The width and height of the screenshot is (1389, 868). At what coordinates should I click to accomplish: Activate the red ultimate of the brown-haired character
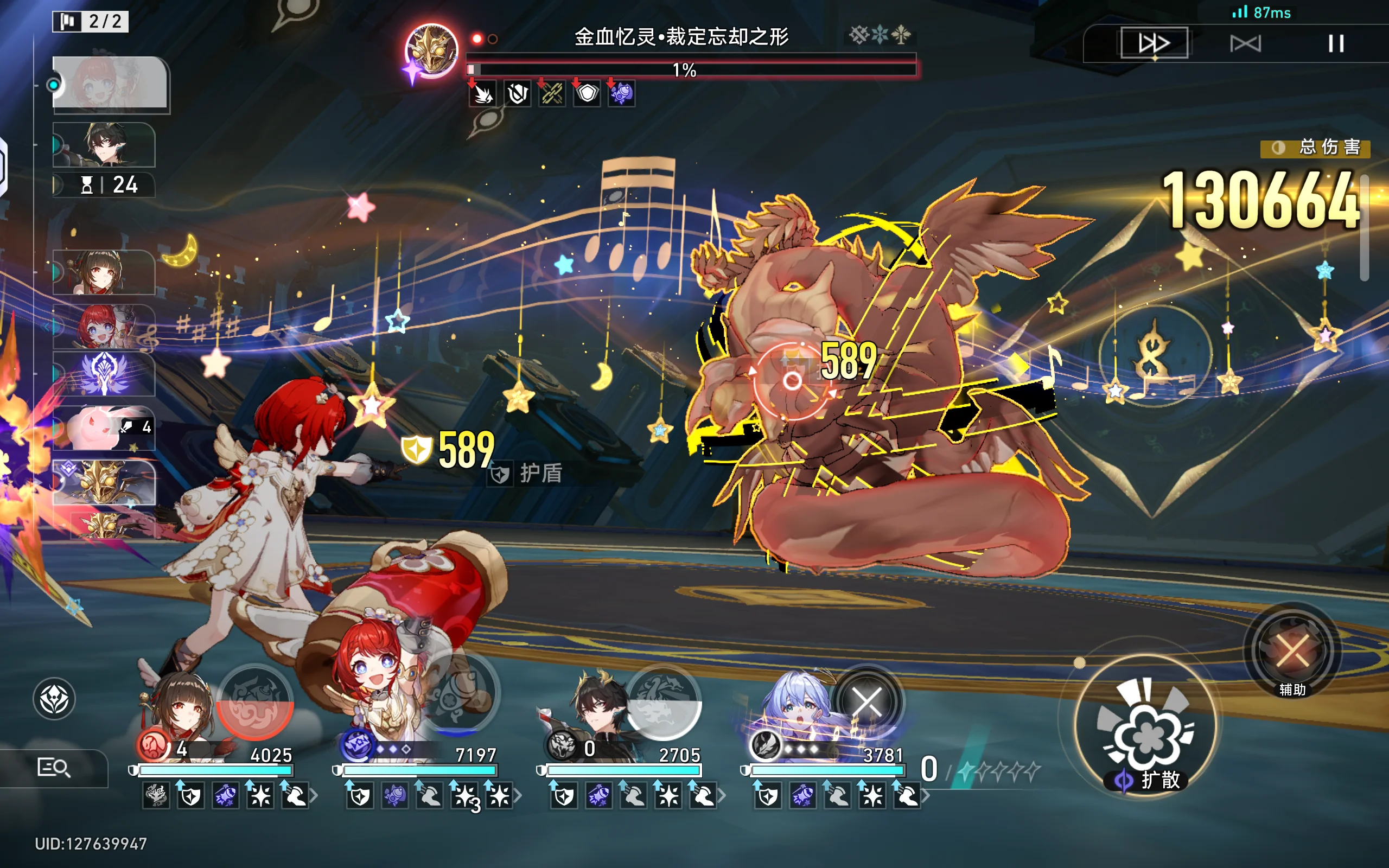(255, 703)
